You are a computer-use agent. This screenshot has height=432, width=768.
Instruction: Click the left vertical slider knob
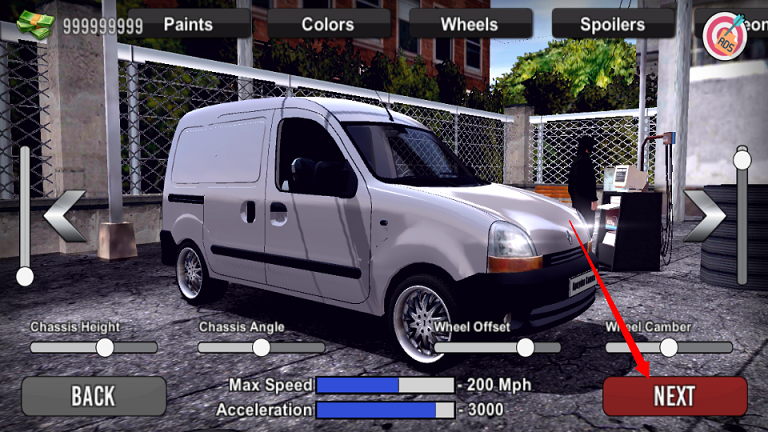tap(25, 276)
